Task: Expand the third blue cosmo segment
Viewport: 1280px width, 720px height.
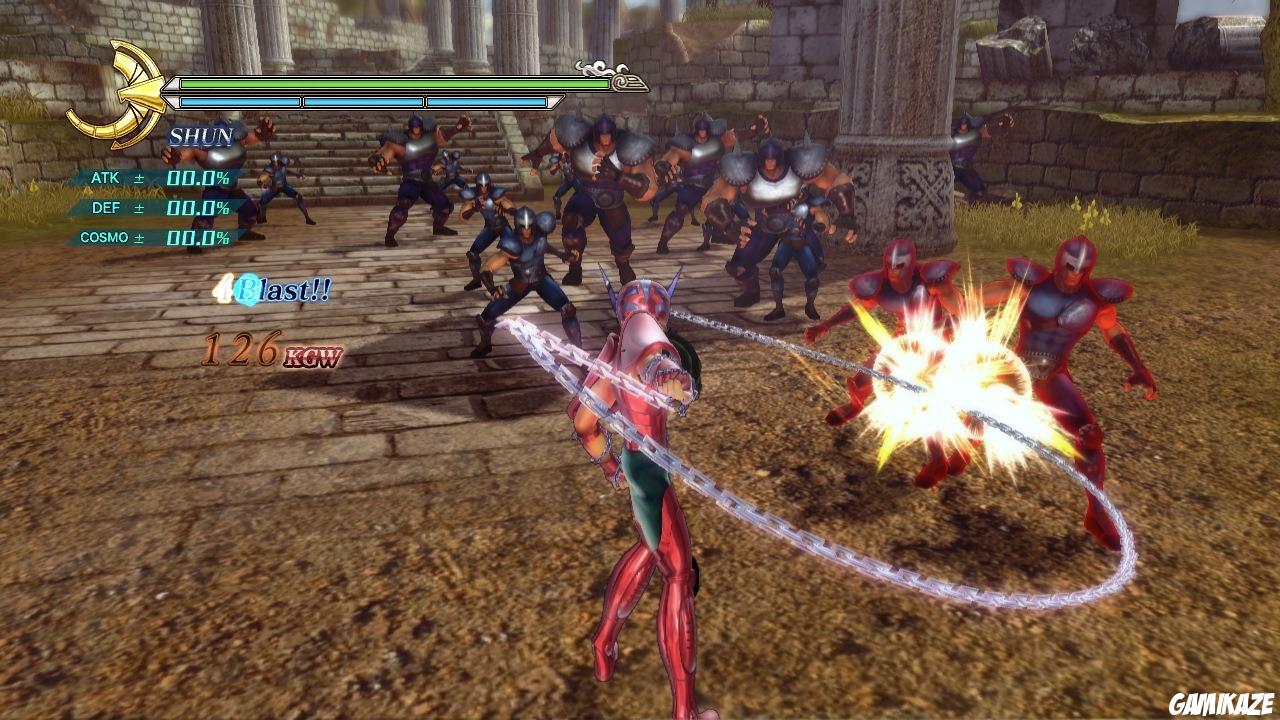Action: point(487,101)
